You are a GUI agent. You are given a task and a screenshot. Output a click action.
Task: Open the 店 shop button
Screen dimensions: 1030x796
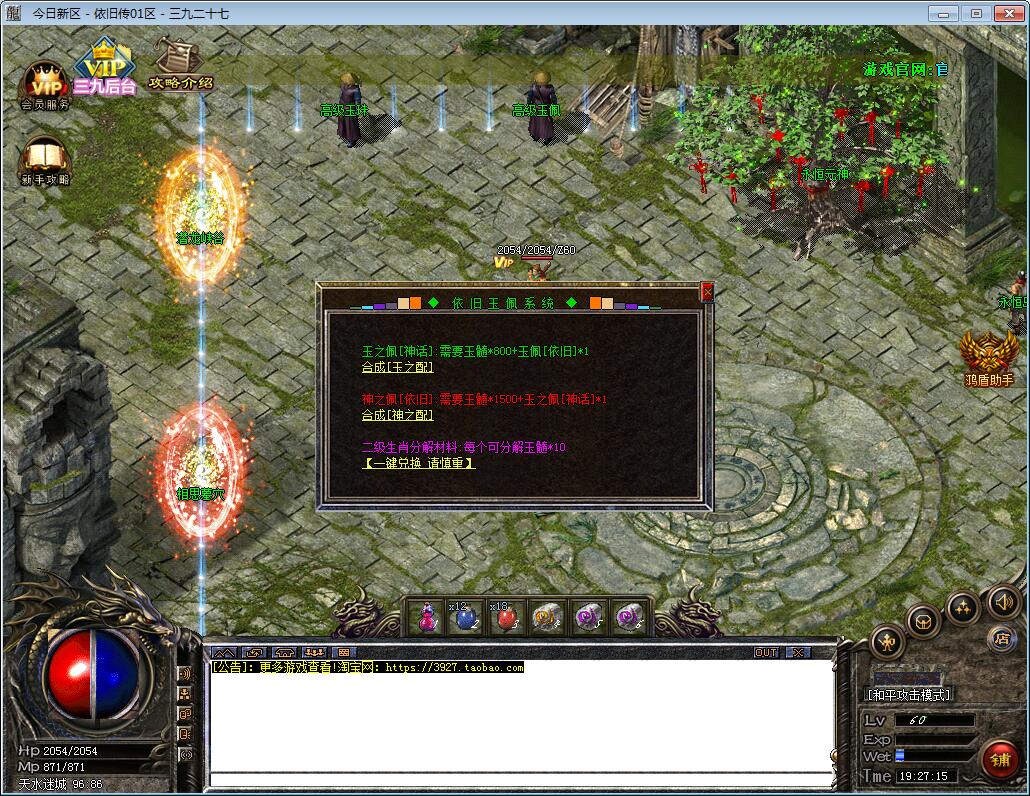point(1001,638)
